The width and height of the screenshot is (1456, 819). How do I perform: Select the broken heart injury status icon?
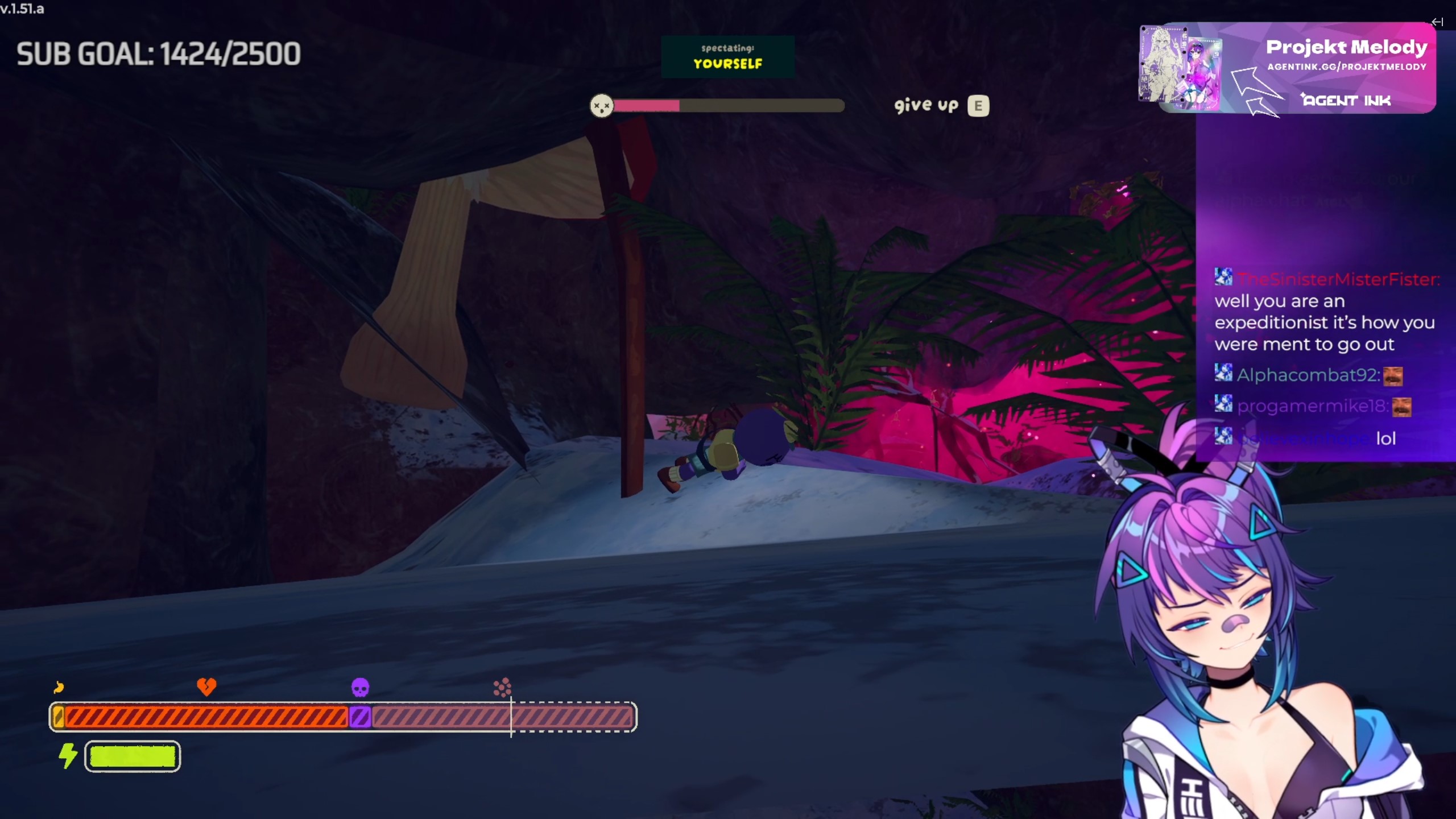coord(206,686)
